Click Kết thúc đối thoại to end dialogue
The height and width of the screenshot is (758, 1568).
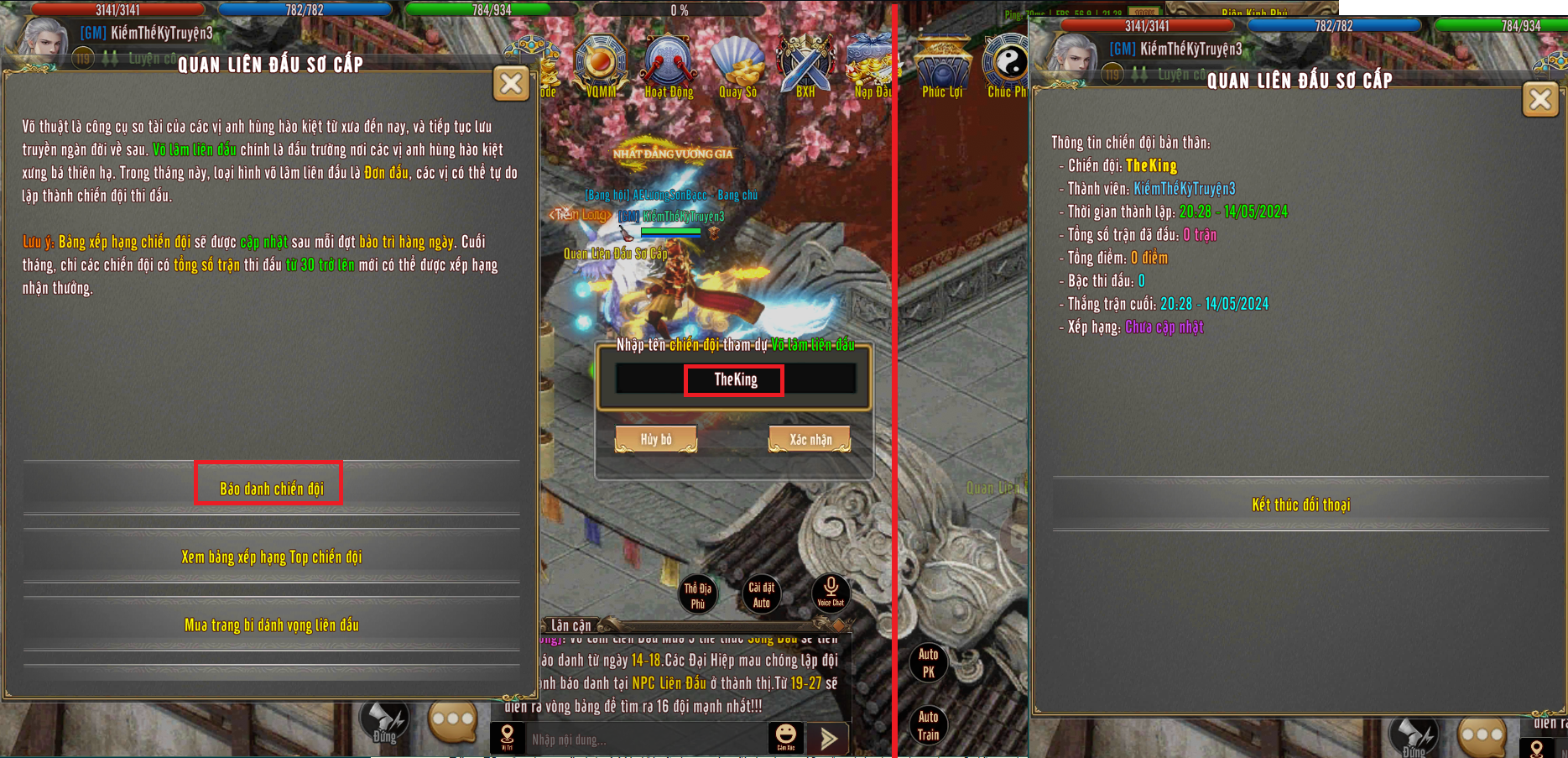(x=1300, y=504)
